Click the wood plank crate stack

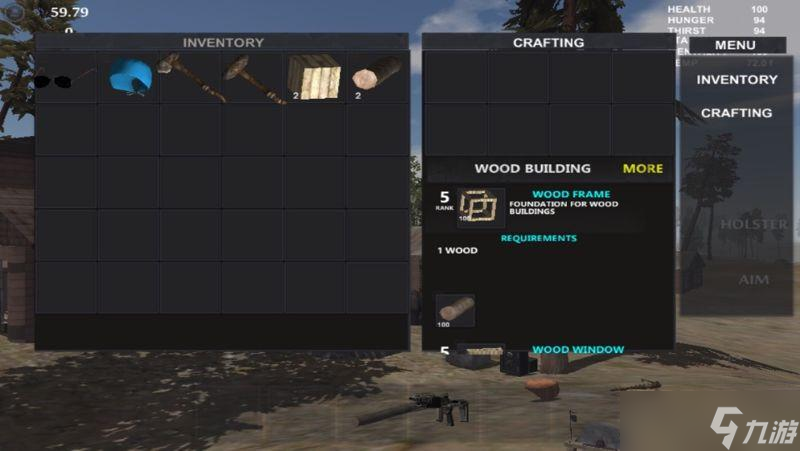315,77
